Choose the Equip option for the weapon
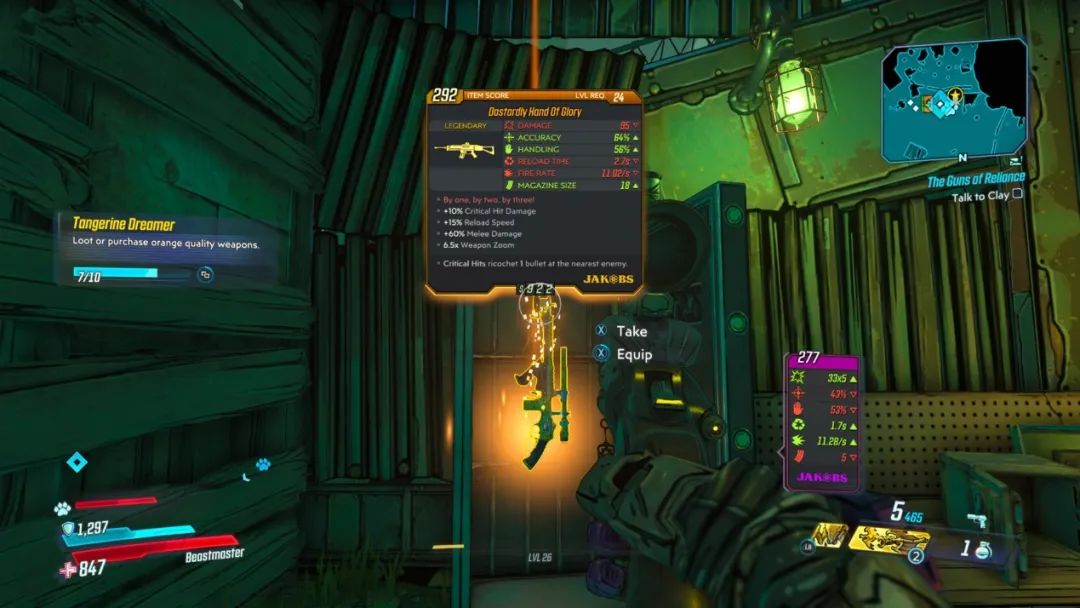The image size is (1080, 608). click(634, 354)
